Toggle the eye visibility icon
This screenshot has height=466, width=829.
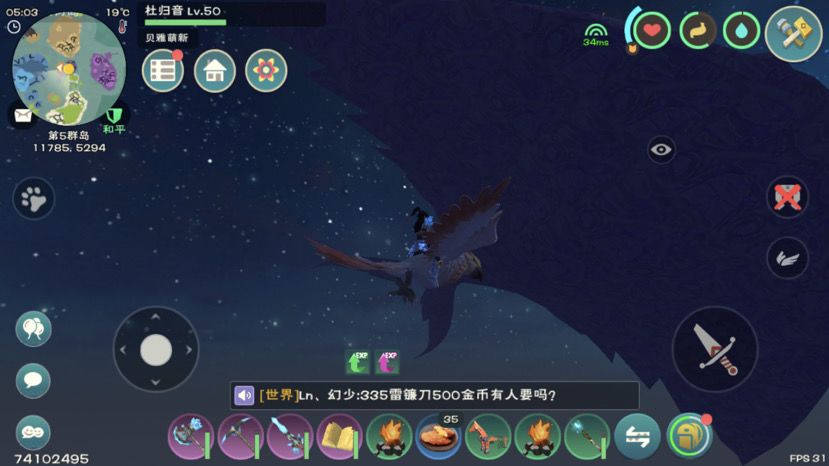tap(661, 150)
